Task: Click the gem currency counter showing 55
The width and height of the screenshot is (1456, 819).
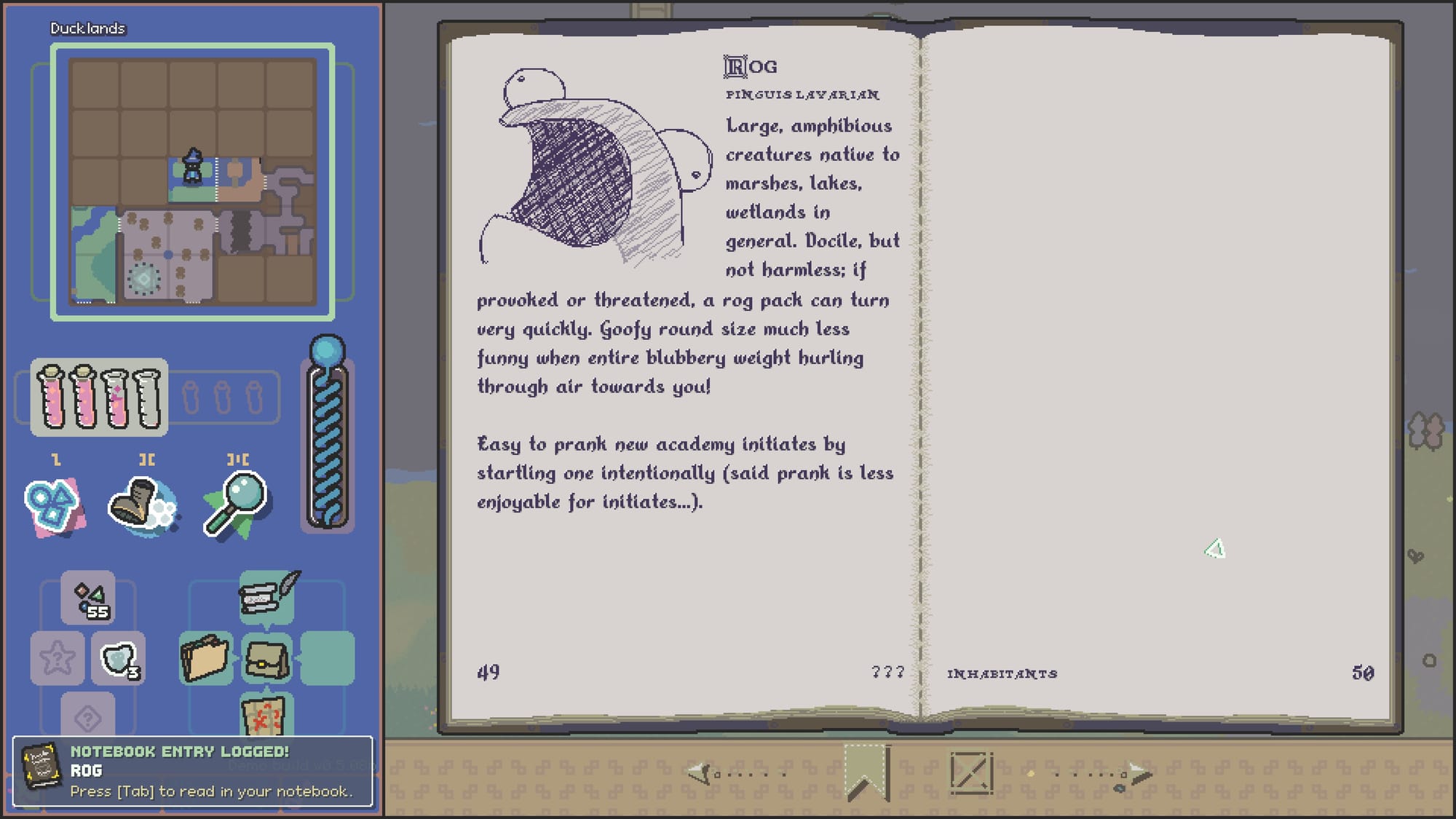Action: pos(88,598)
